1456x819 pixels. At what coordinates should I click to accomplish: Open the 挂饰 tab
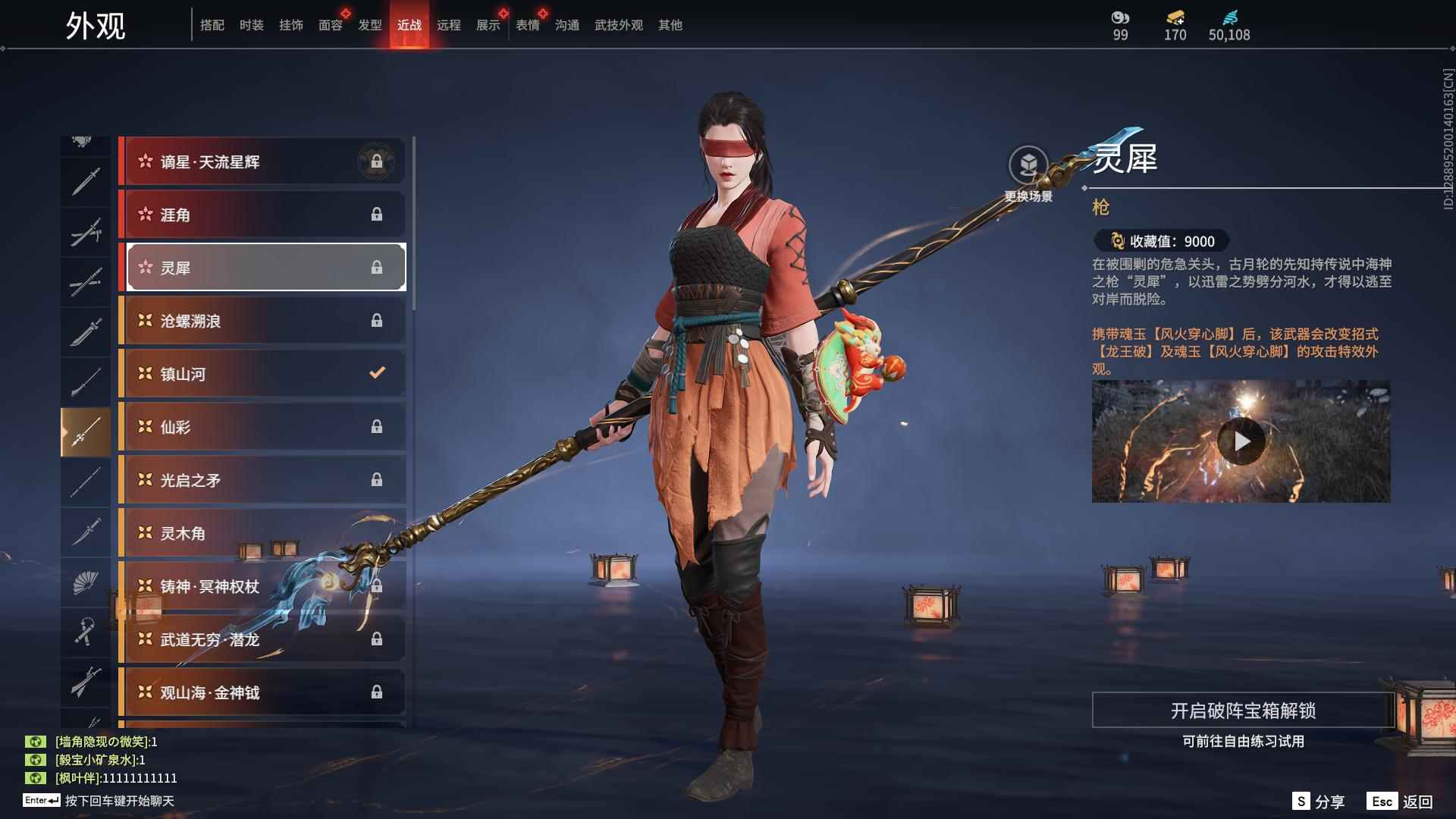pyautogui.click(x=290, y=25)
